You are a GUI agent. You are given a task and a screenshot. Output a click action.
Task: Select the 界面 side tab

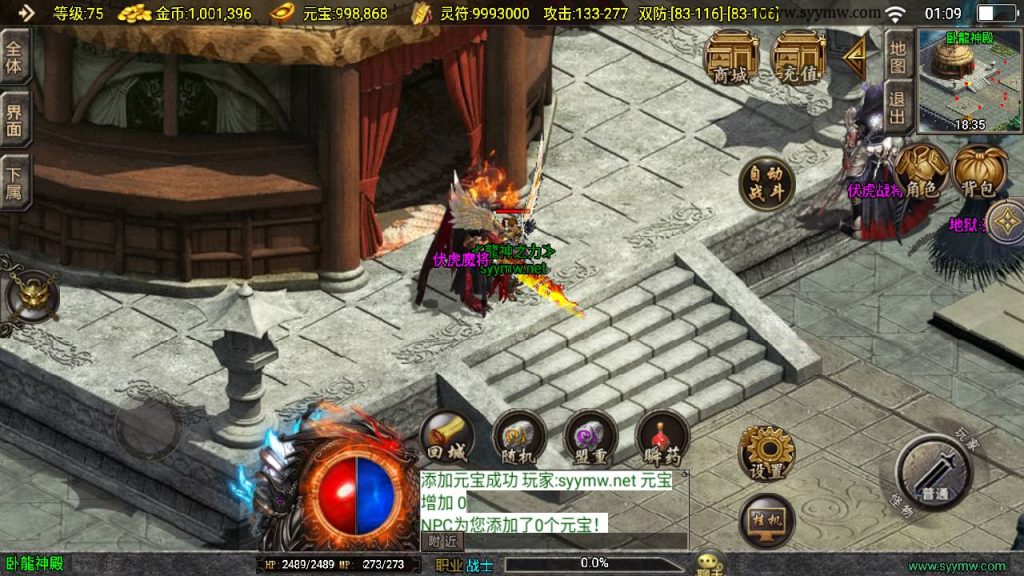(x=14, y=120)
